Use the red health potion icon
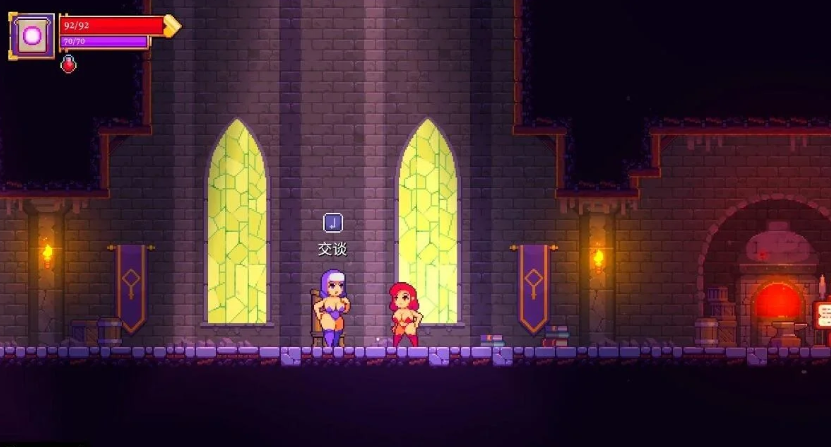 [x=68, y=65]
